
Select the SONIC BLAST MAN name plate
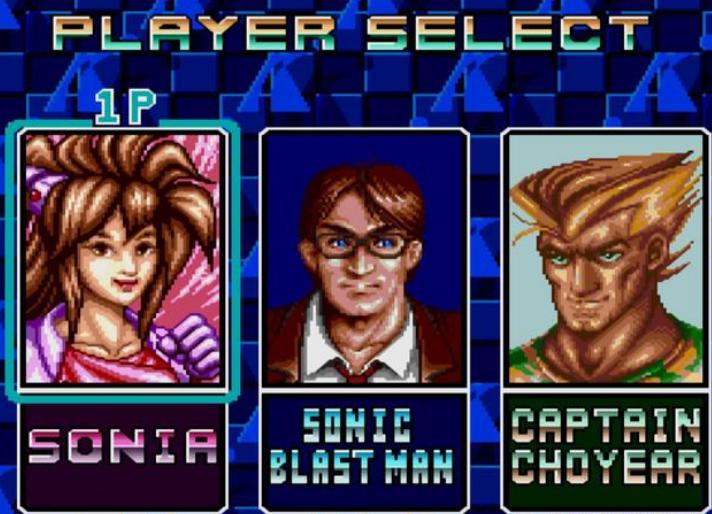363,448
